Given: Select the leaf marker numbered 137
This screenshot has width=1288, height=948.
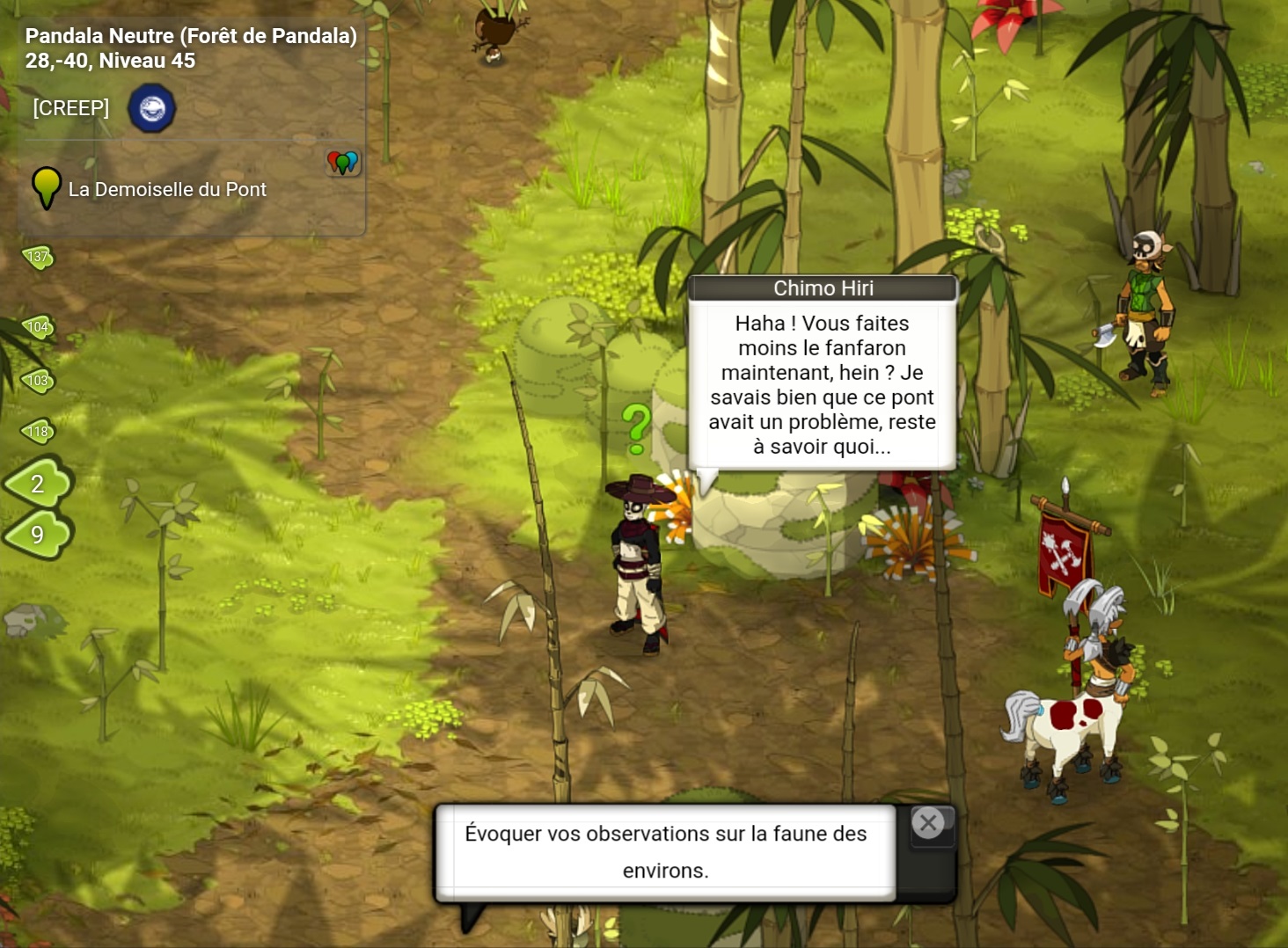Looking at the screenshot, I should [38, 258].
